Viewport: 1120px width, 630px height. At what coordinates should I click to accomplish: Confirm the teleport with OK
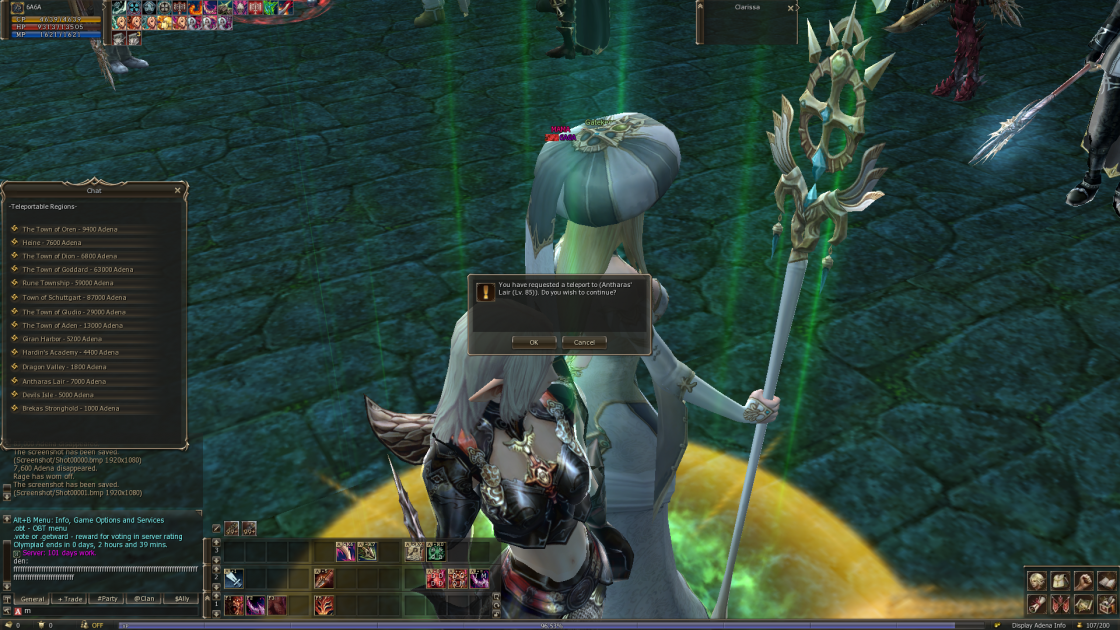pos(534,342)
